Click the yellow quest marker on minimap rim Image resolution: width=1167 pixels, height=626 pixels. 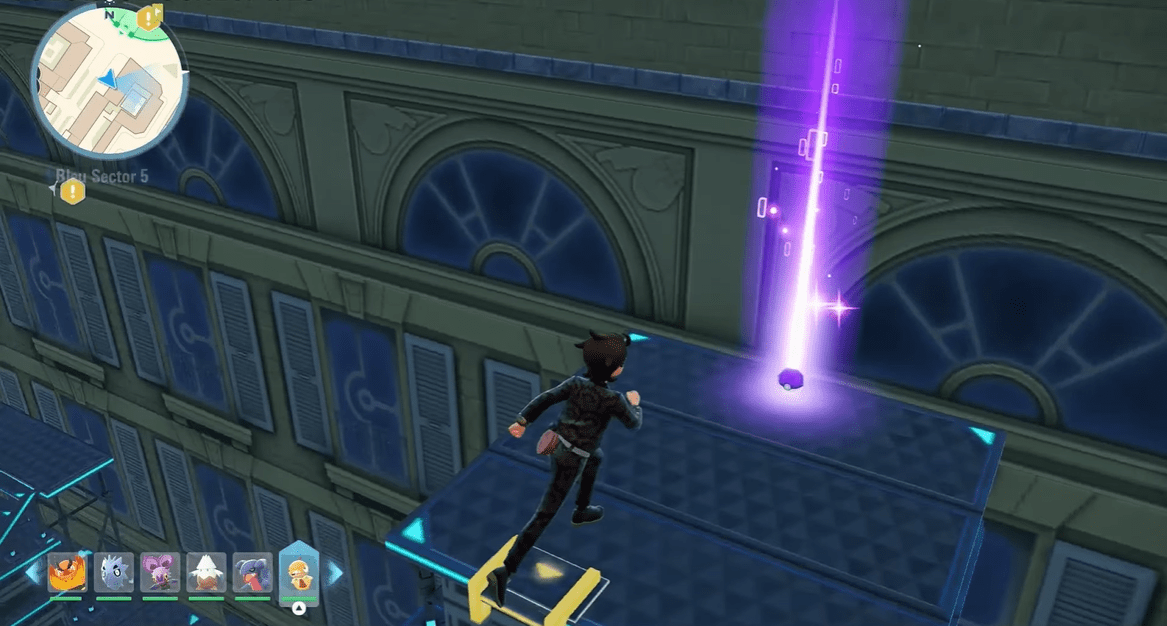coord(151,16)
